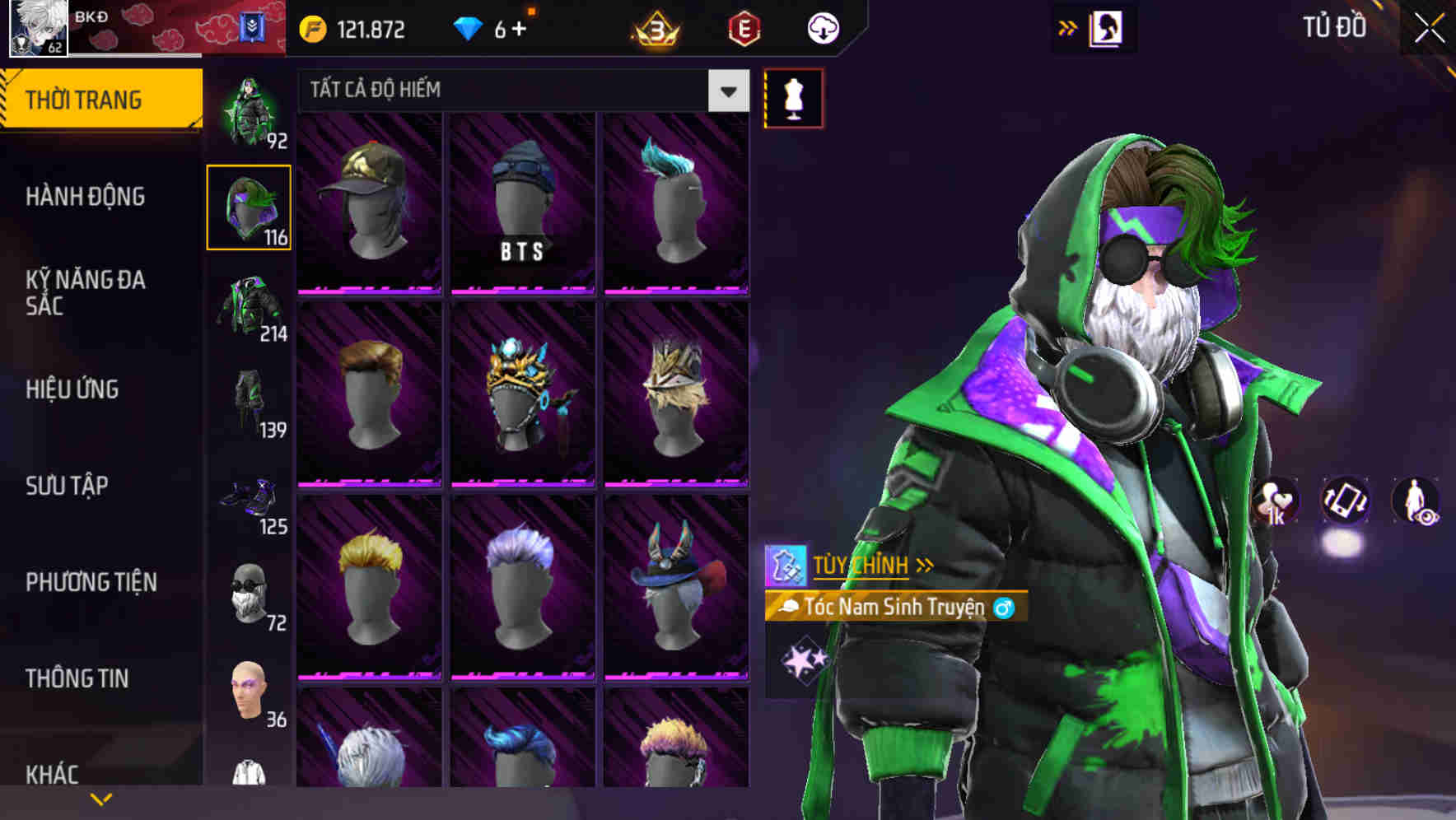The image size is (1456, 820).
Task: Click the Fcoin balance 121.872
Action: [354, 27]
